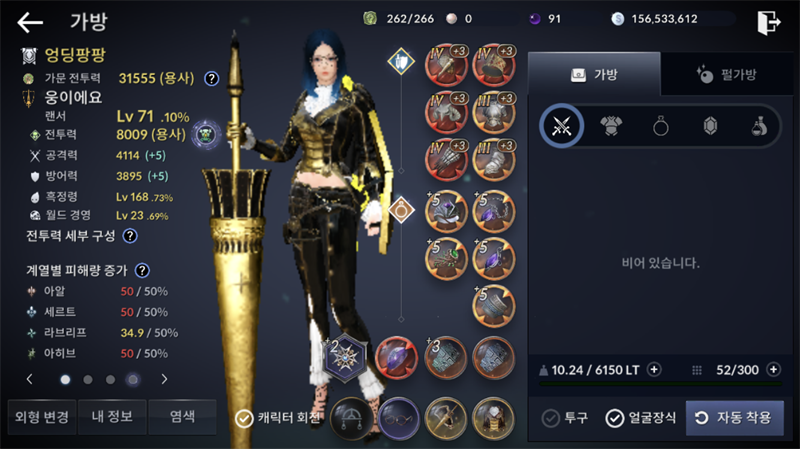Show help for 계열별 피해량 증가

(143, 270)
